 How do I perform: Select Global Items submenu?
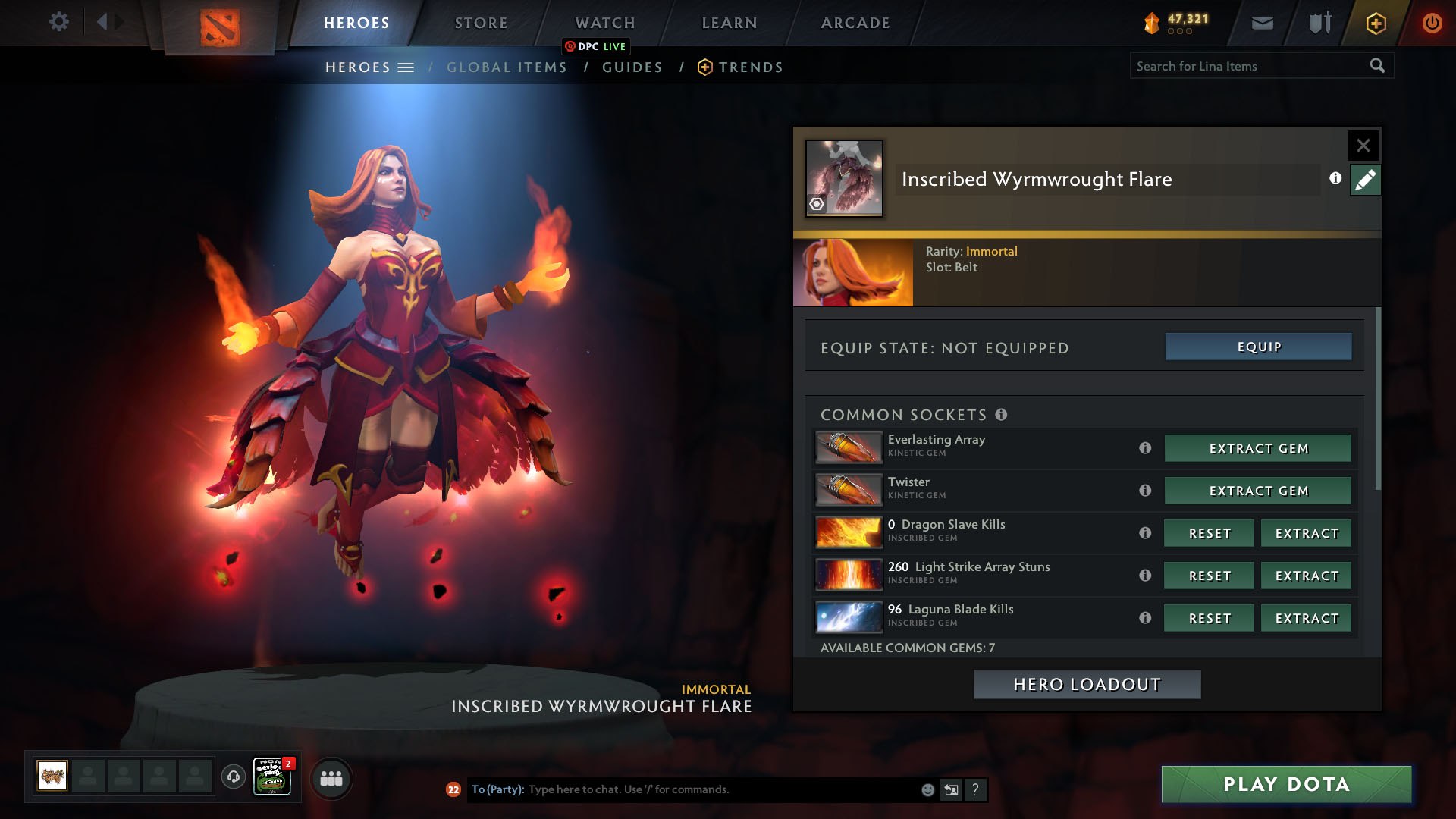(x=507, y=67)
